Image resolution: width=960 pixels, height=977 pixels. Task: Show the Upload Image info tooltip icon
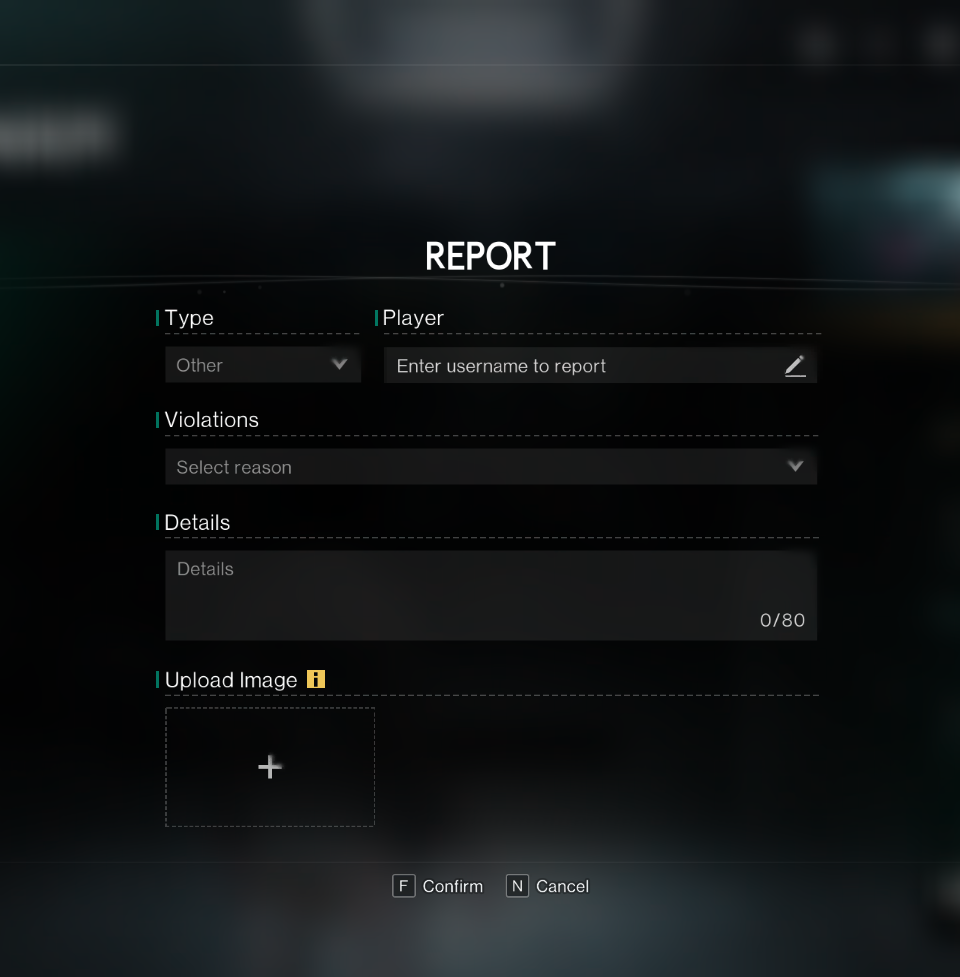click(x=316, y=680)
